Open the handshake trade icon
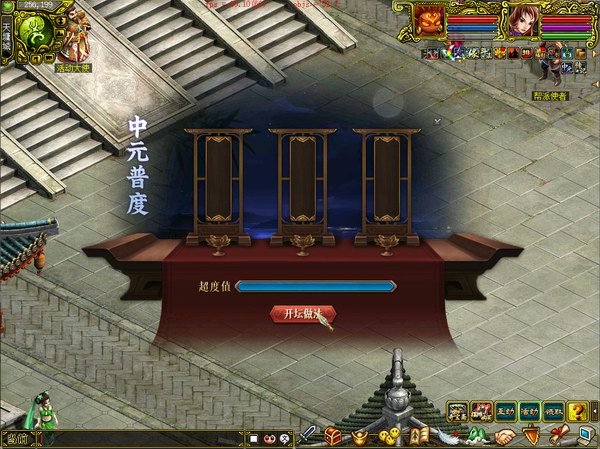This screenshot has width=600, height=449. point(506,436)
